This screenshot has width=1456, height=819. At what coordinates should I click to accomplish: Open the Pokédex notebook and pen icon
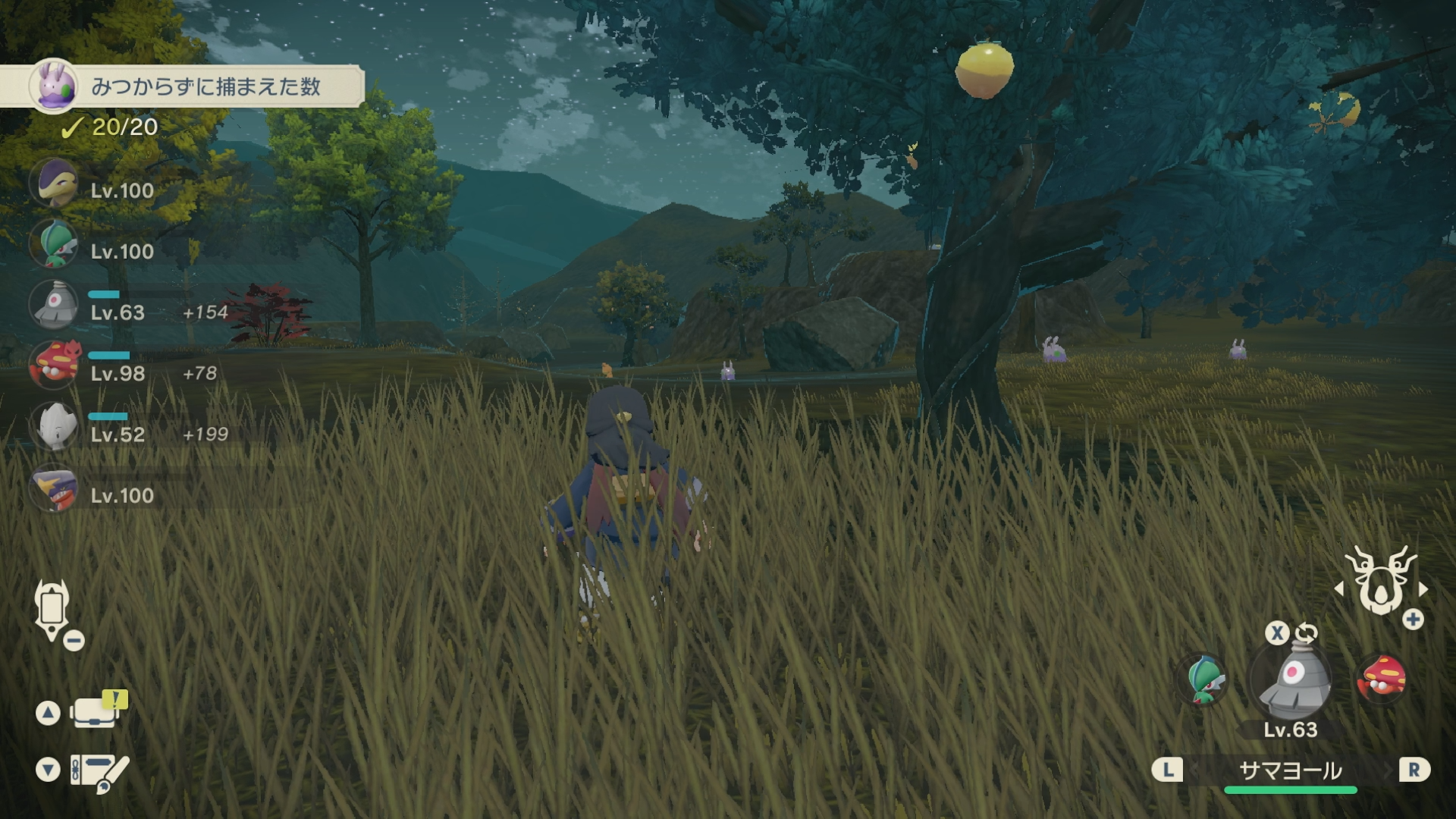point(99,772)
